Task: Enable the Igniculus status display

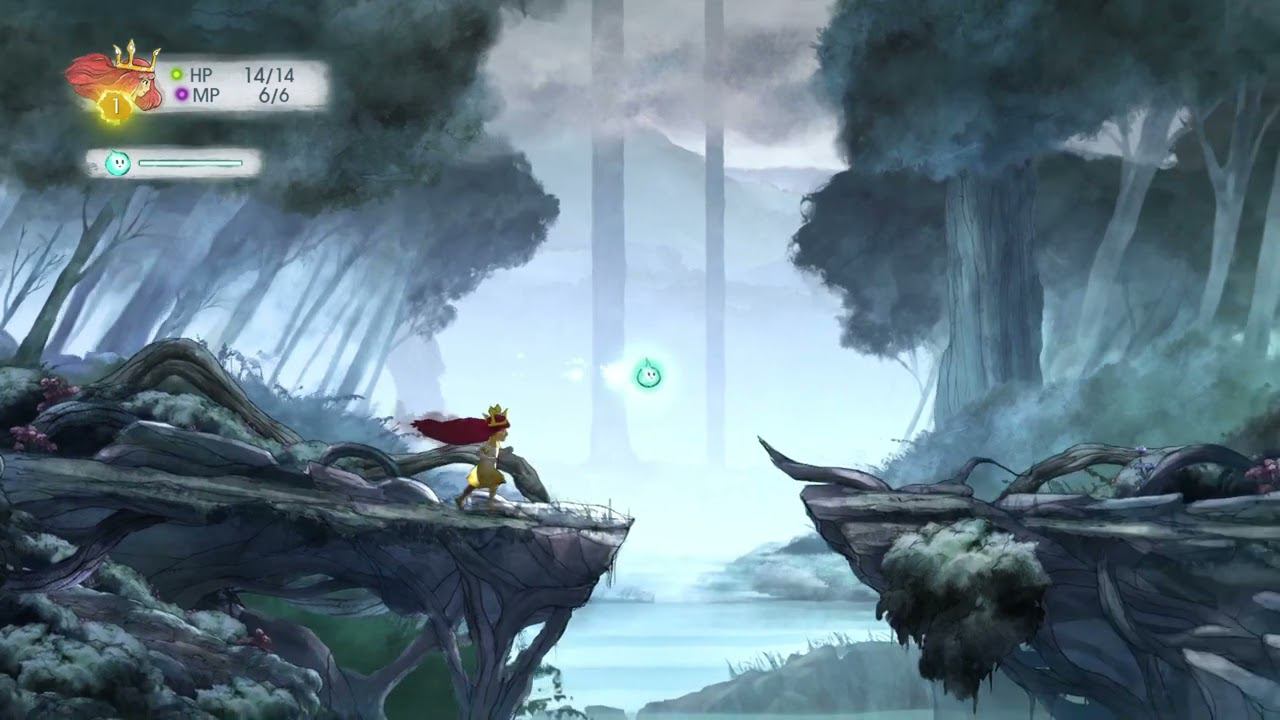Action: pyautogui.click(x=170, y=160)
